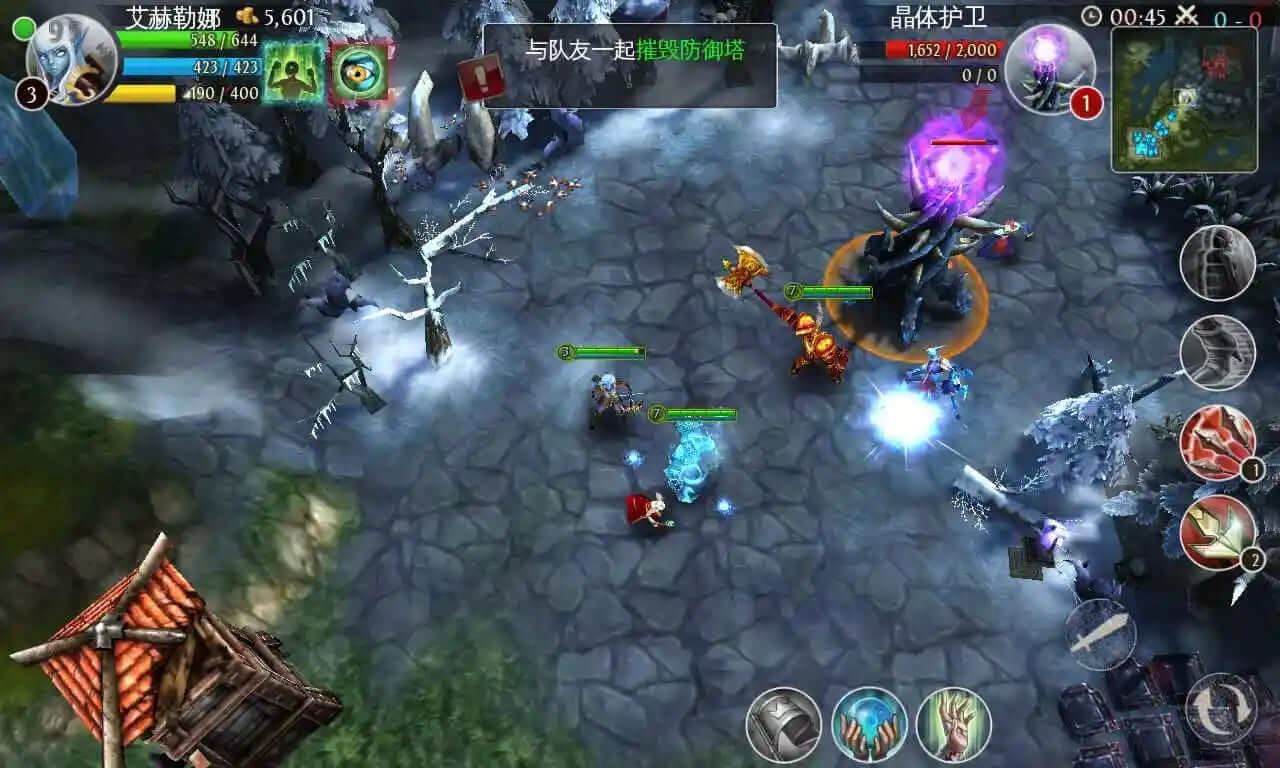Click the circular arrows swap button
This screenshot has width=1280, height=768.
click(x=1220, y=708)
